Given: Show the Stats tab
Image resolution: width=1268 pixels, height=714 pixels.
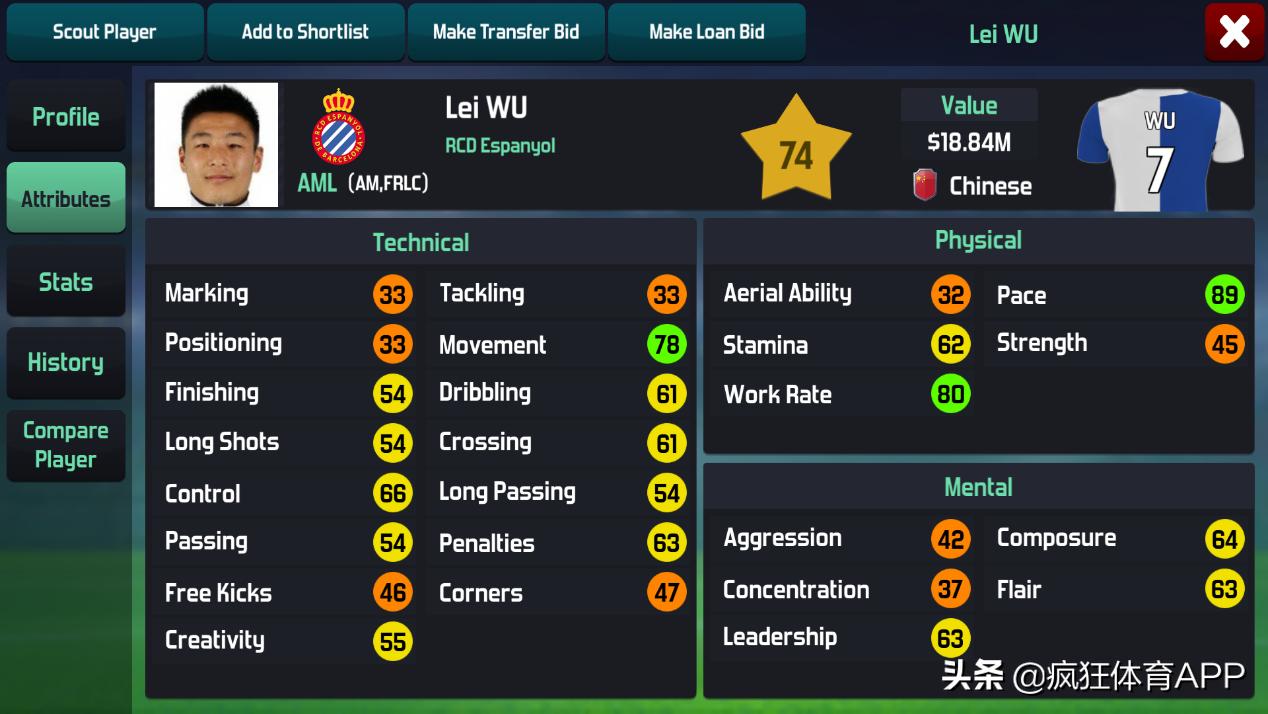Looking at the screenshot, I should (66, 282).
